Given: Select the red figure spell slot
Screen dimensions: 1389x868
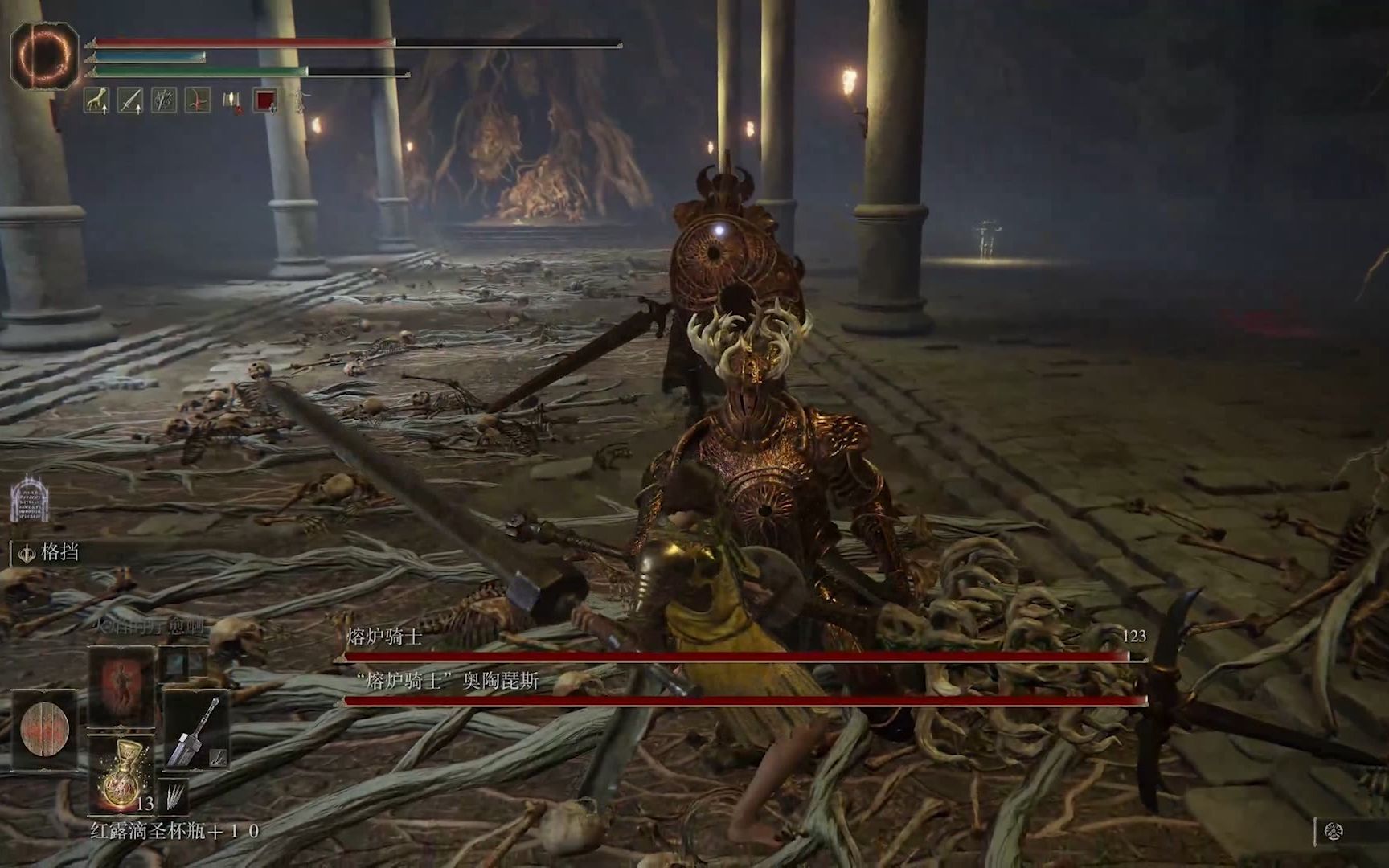Looking at the screenshot, I should pyautogui.click(x=121, y=687).
